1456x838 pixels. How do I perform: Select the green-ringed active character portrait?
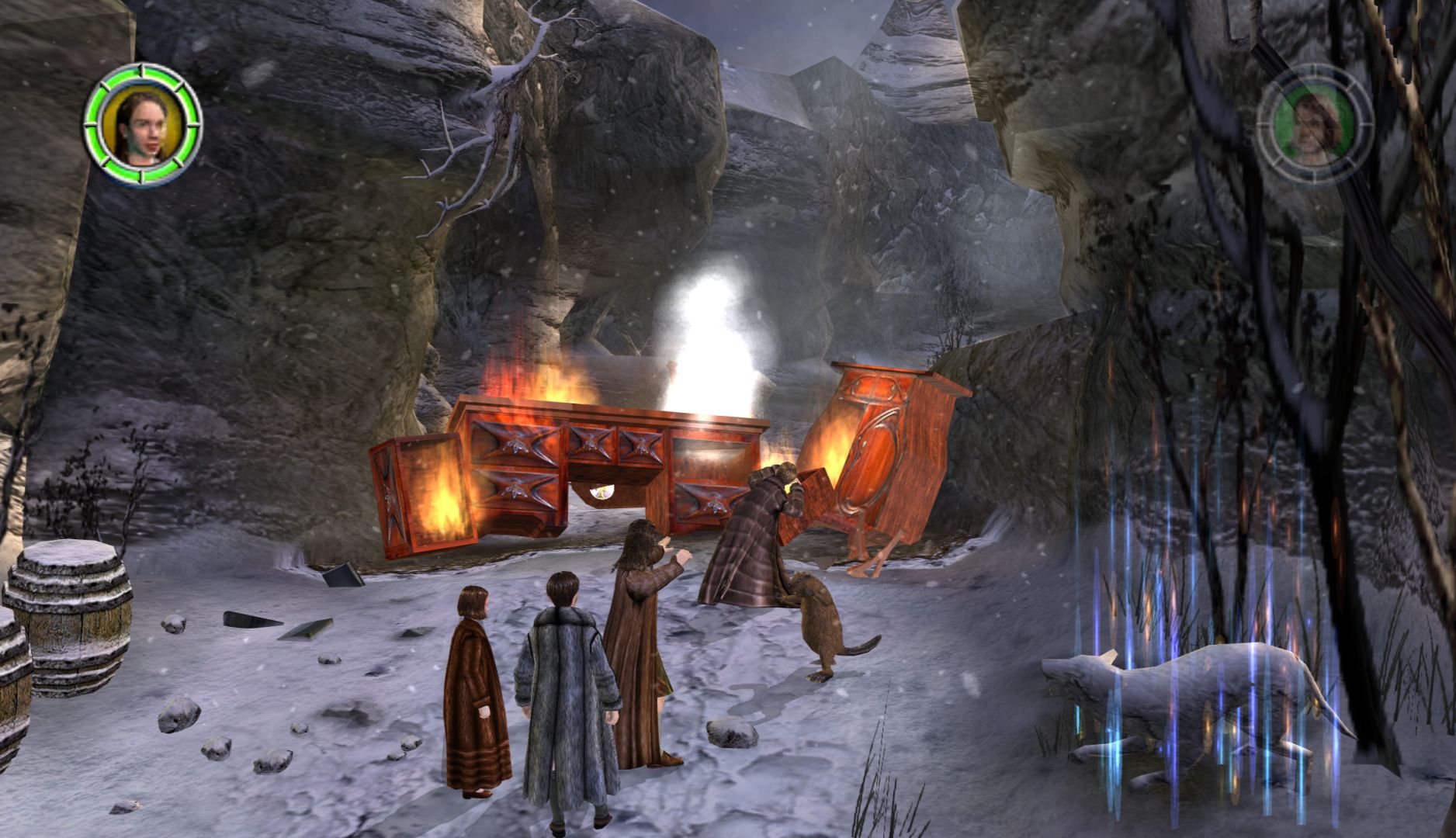[143, 125]
